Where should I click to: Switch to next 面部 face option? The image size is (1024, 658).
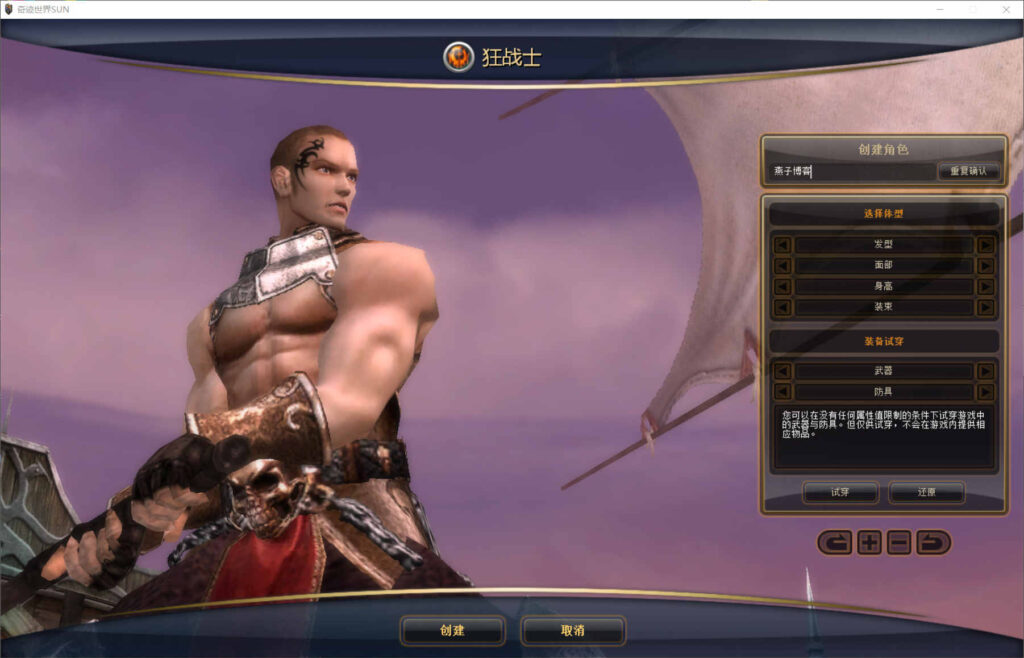pos(985,266)
